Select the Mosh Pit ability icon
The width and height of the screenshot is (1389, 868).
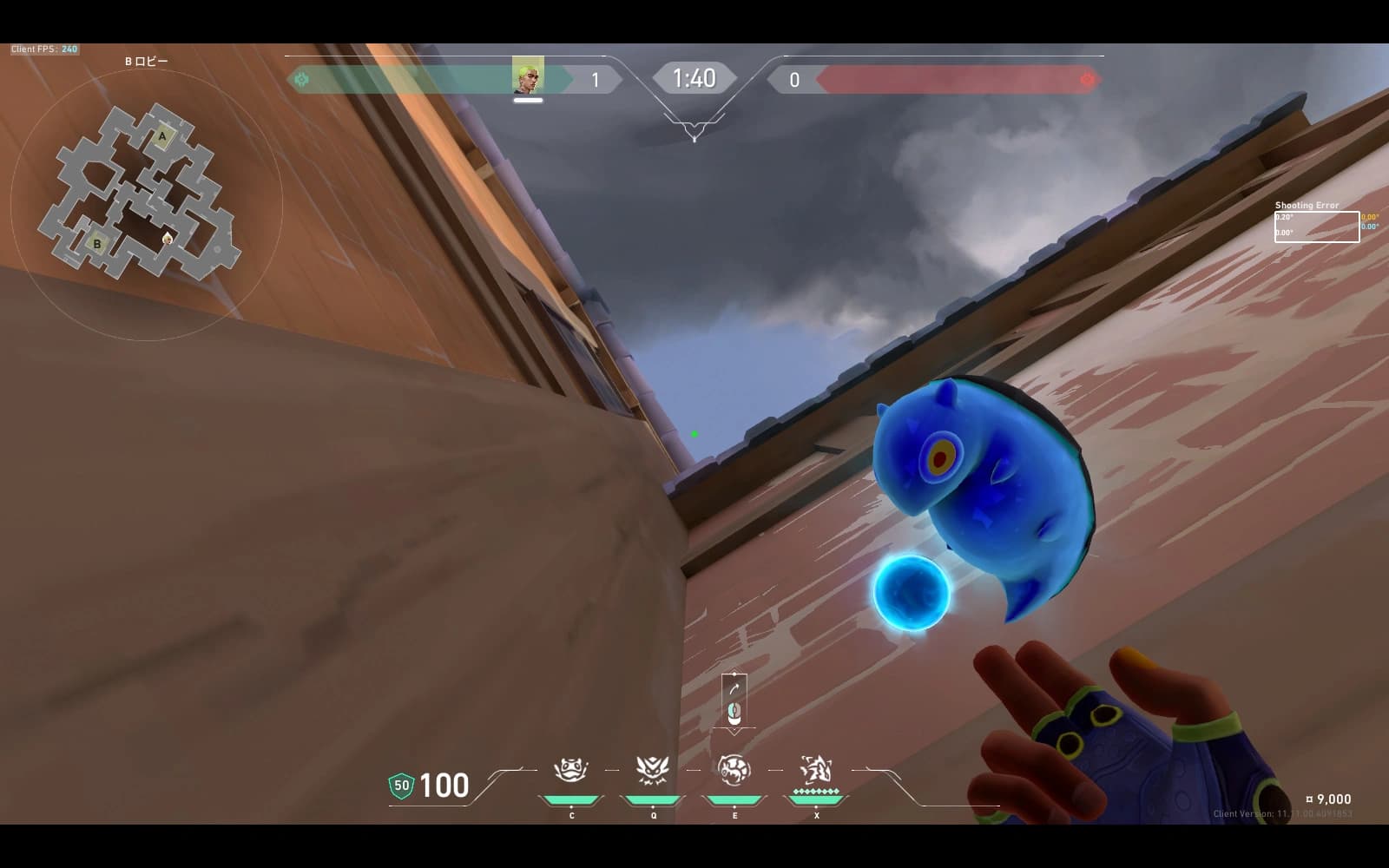click(571, 770)
